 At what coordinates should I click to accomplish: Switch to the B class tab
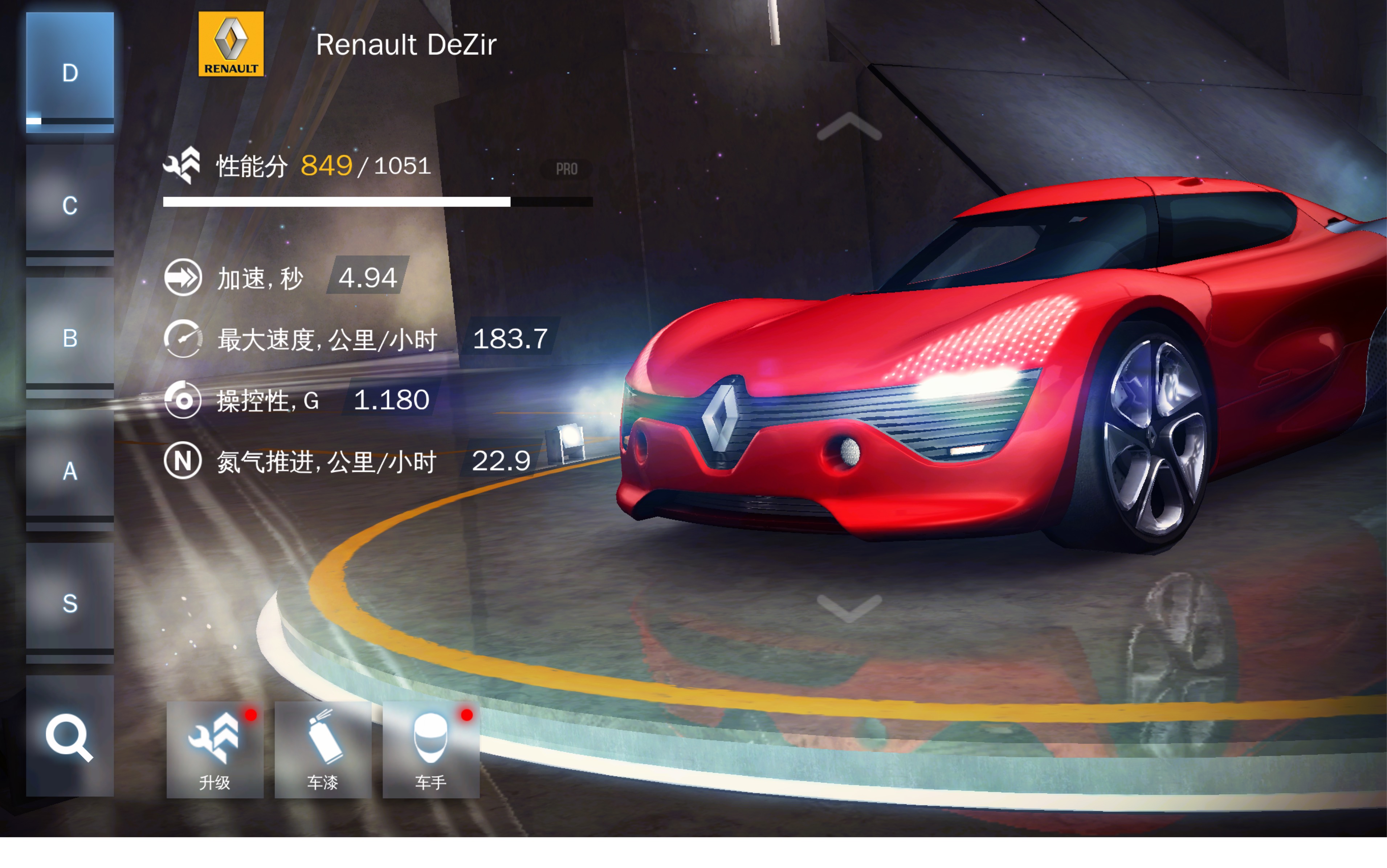pos(69,337)
